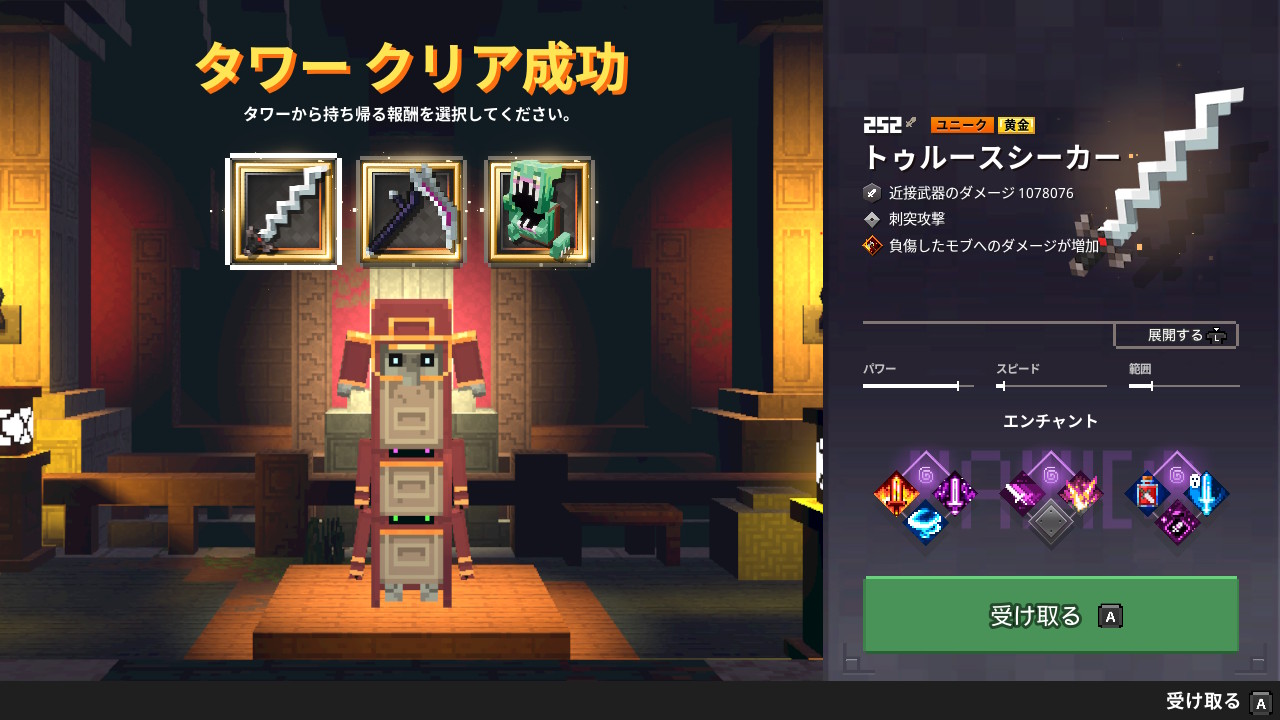Inspect the dark purple sparkle enchantment icon

click(x=1177, y=522)
